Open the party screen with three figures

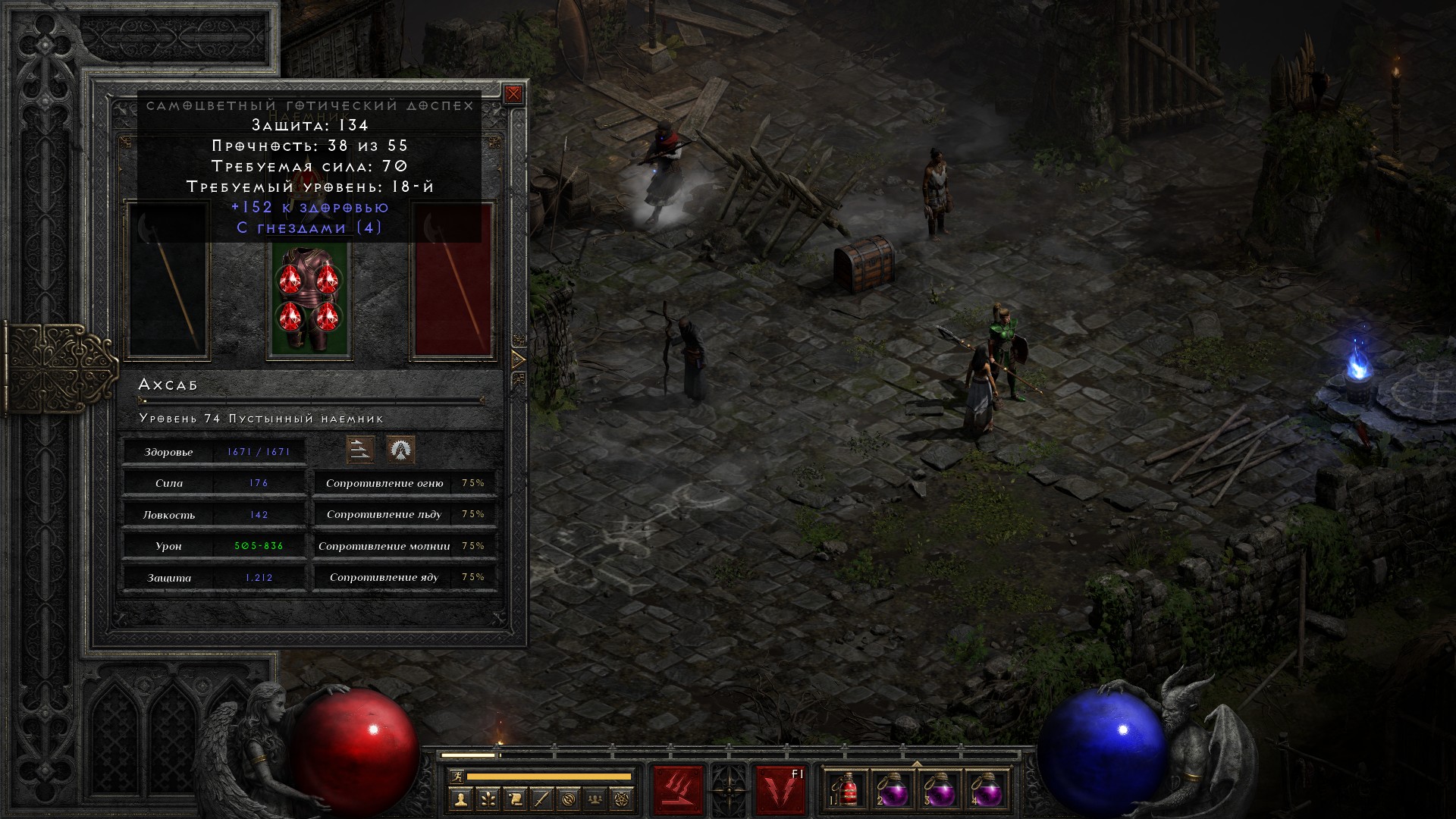(x=596, y=799)
